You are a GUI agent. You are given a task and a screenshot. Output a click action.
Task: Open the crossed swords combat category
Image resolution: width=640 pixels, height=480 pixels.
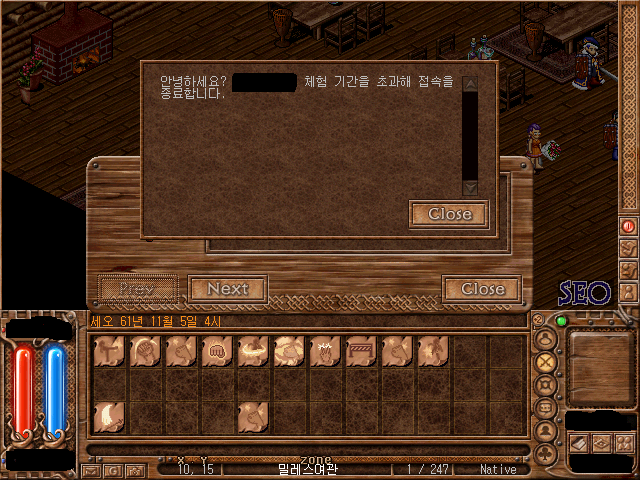point(546,363)
